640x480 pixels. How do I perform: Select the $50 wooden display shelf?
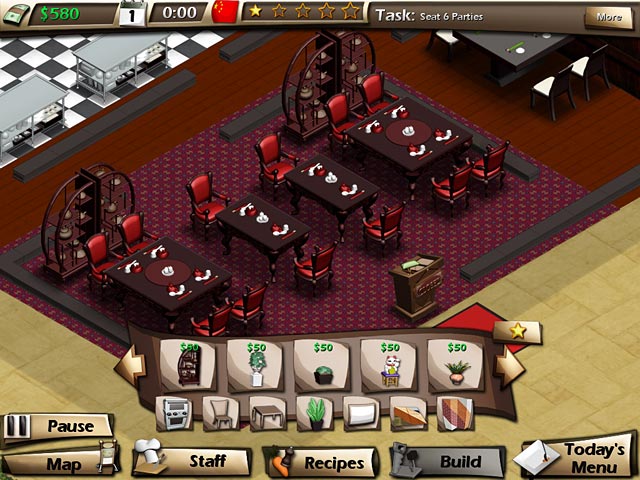(187, 364)
